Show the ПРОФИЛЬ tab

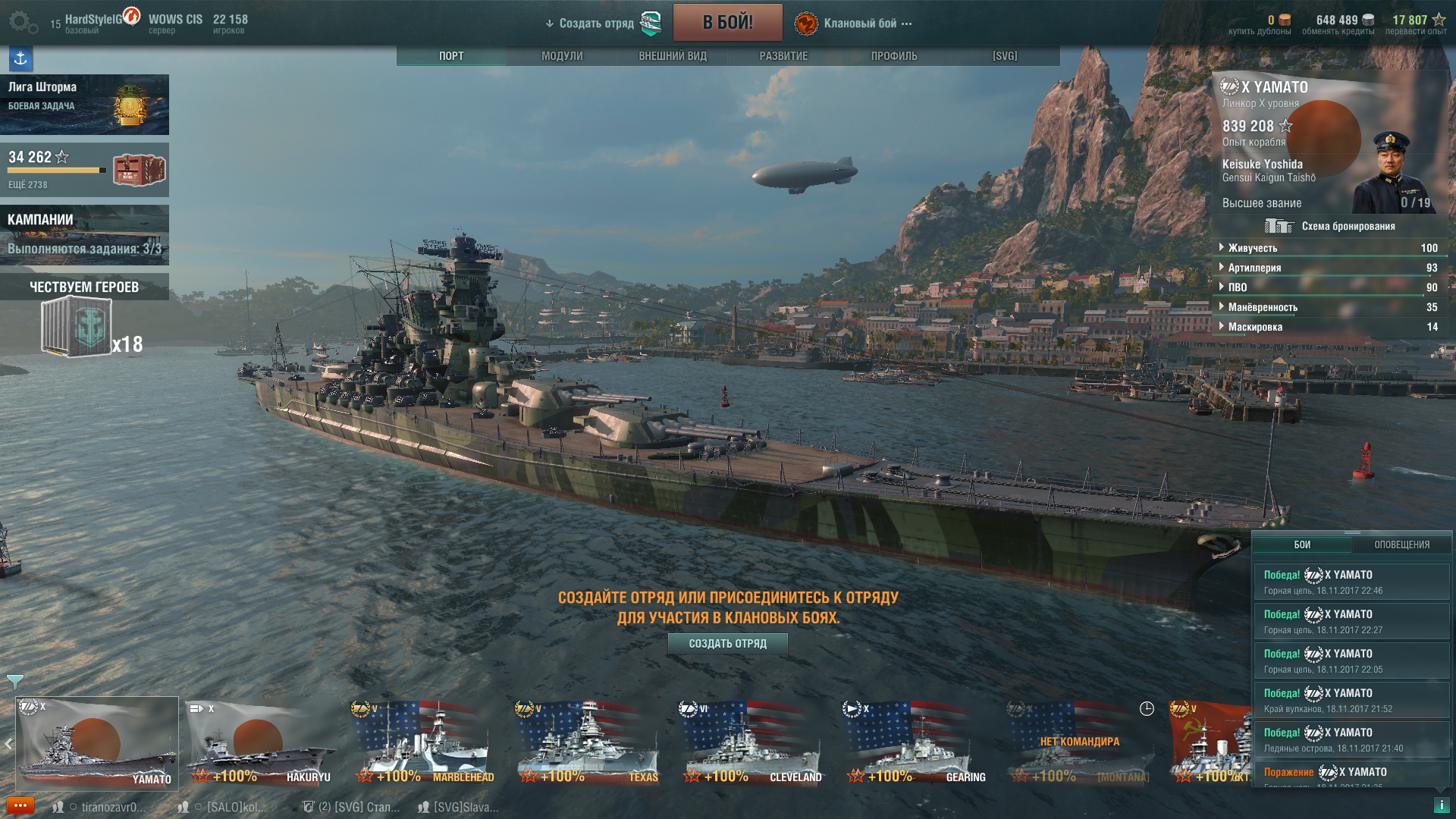point(894,56)
